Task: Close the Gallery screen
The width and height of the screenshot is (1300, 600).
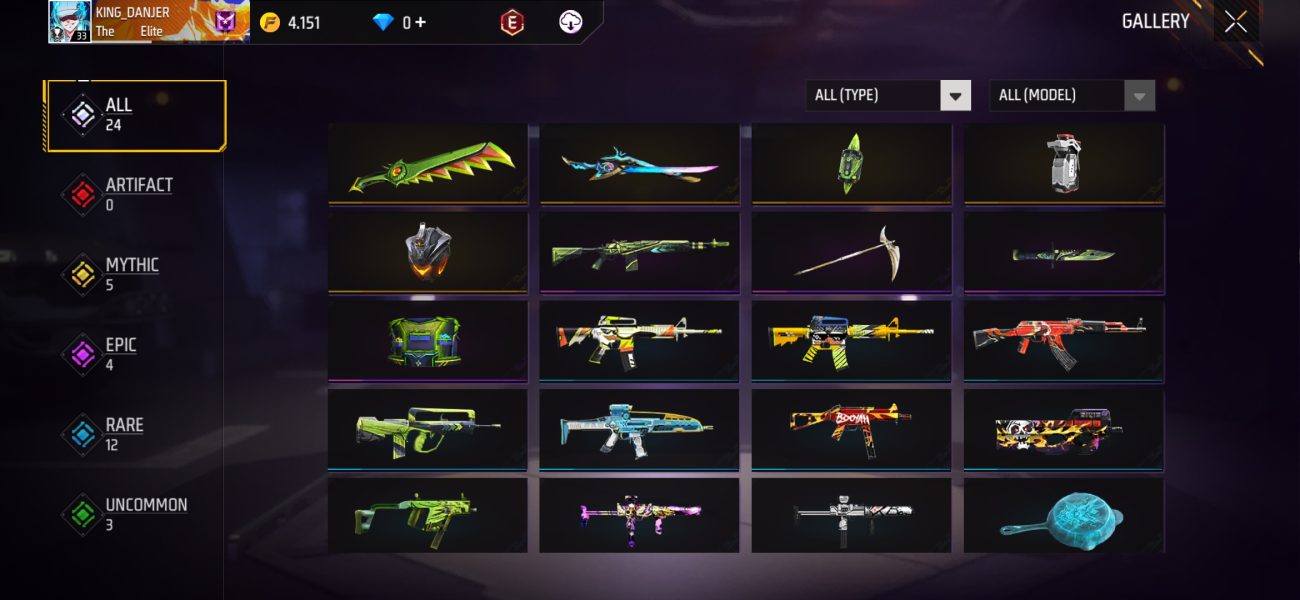Action: point(1236,22)
